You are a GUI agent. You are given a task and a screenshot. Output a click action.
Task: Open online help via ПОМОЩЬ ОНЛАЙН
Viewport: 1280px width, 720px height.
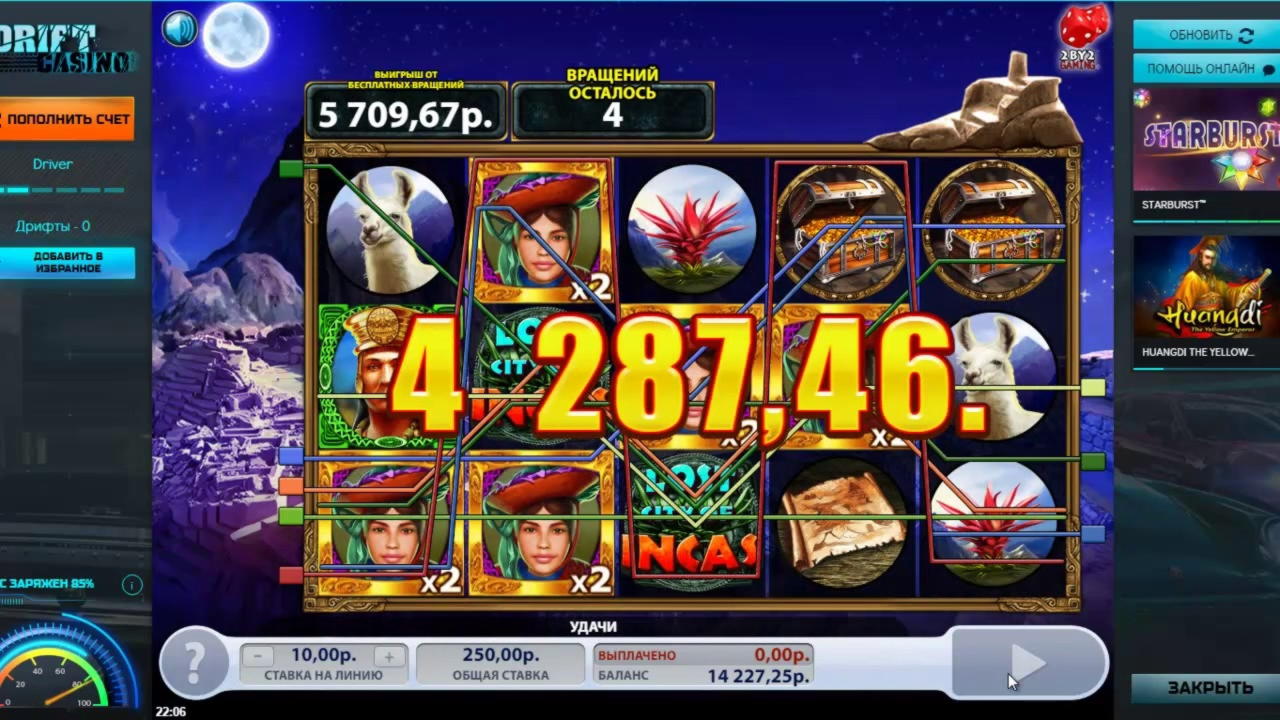pos(1203,68)
